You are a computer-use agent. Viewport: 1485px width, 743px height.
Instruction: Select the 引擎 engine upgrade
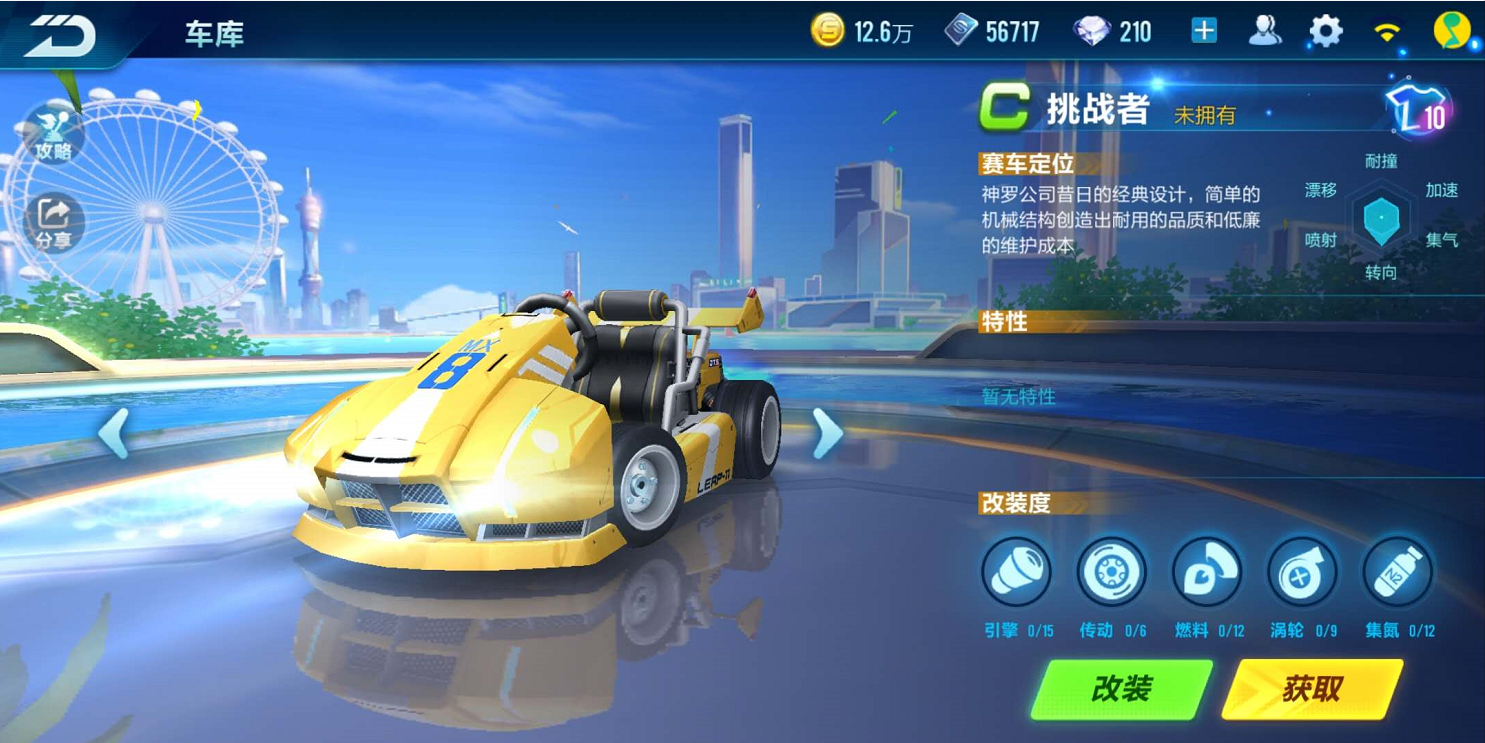1016,573
